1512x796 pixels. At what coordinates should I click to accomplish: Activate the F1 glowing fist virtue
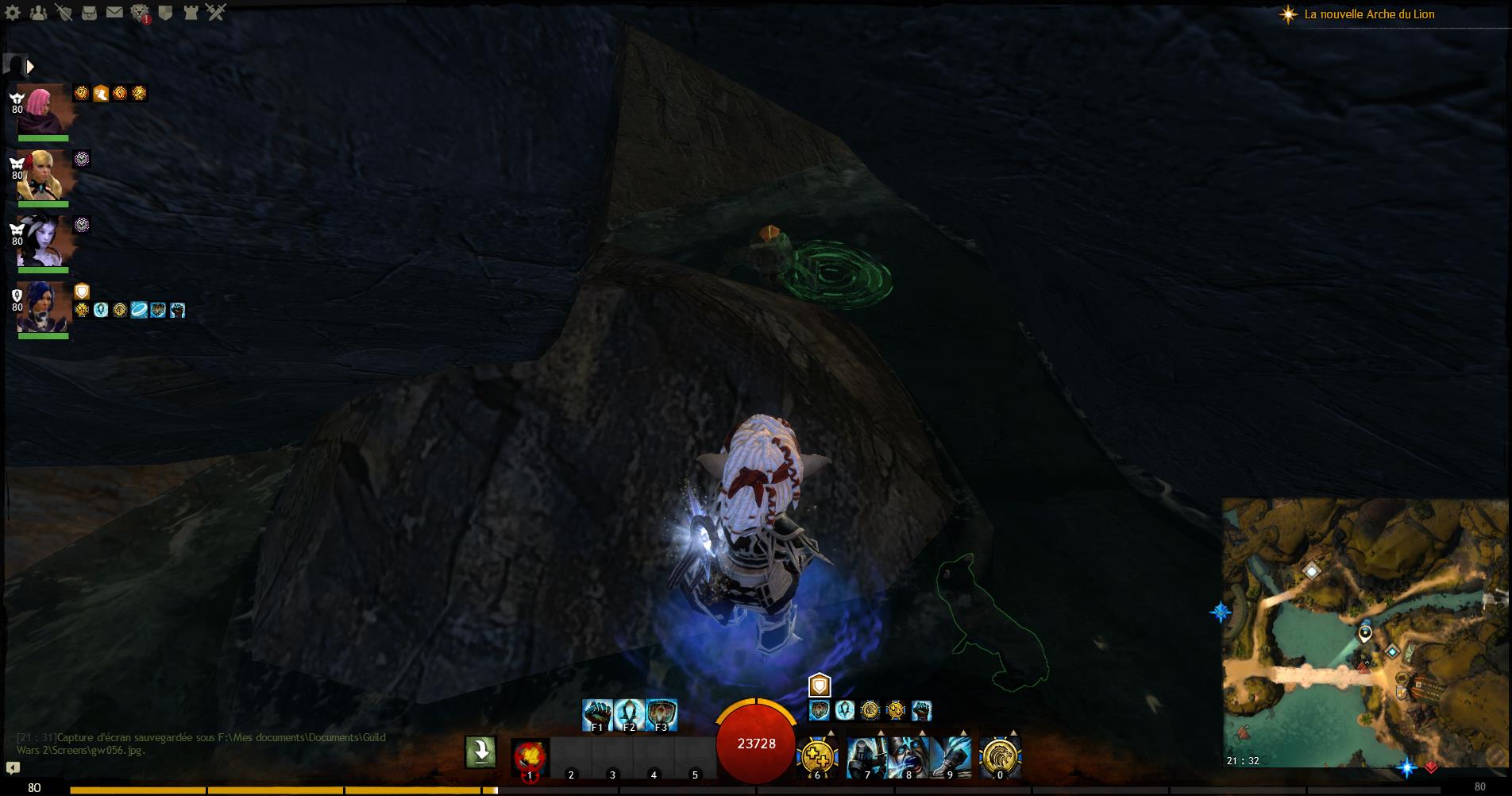tap(597, 714)
